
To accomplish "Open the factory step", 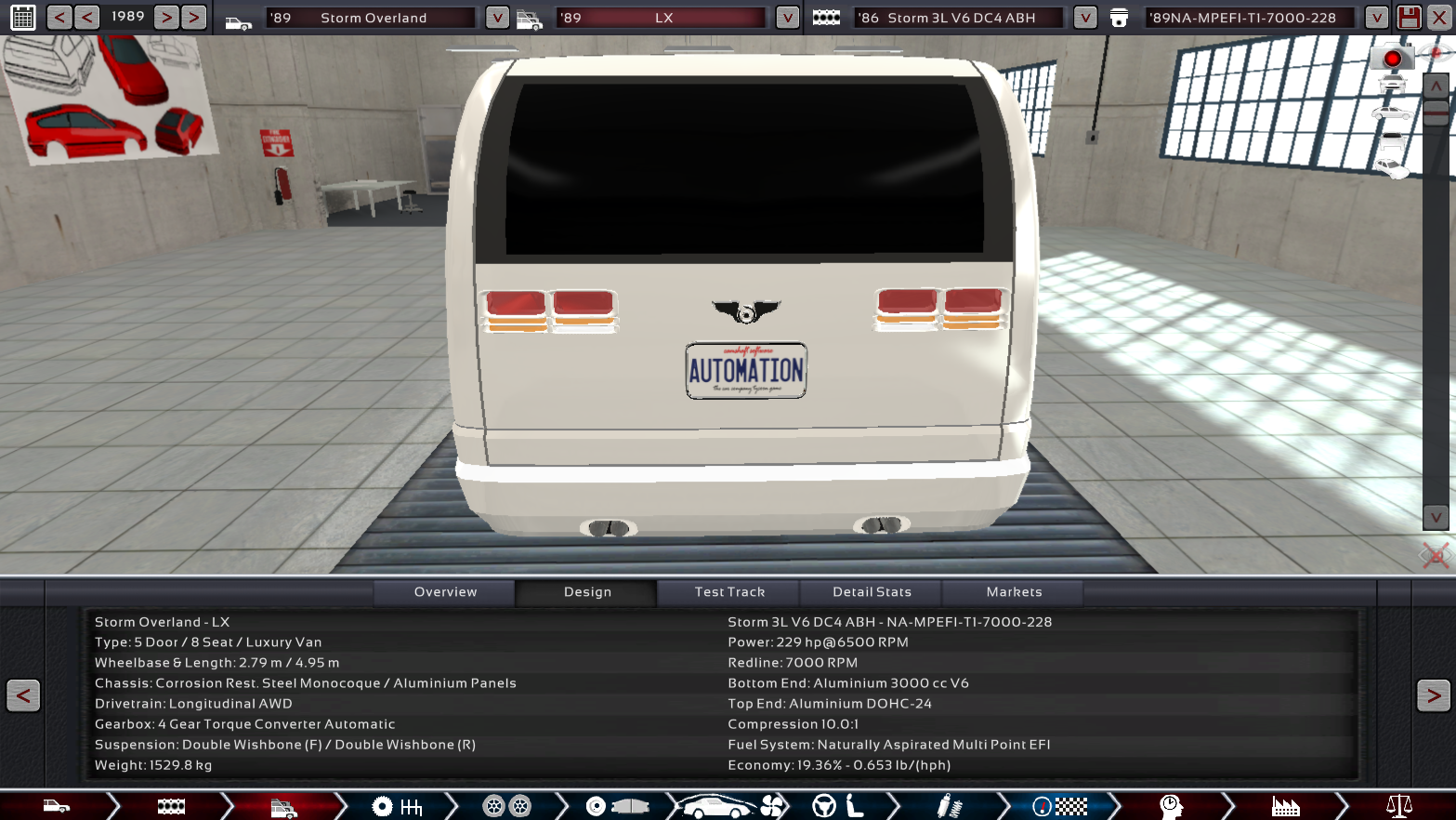I will [x=1285, y=806].
